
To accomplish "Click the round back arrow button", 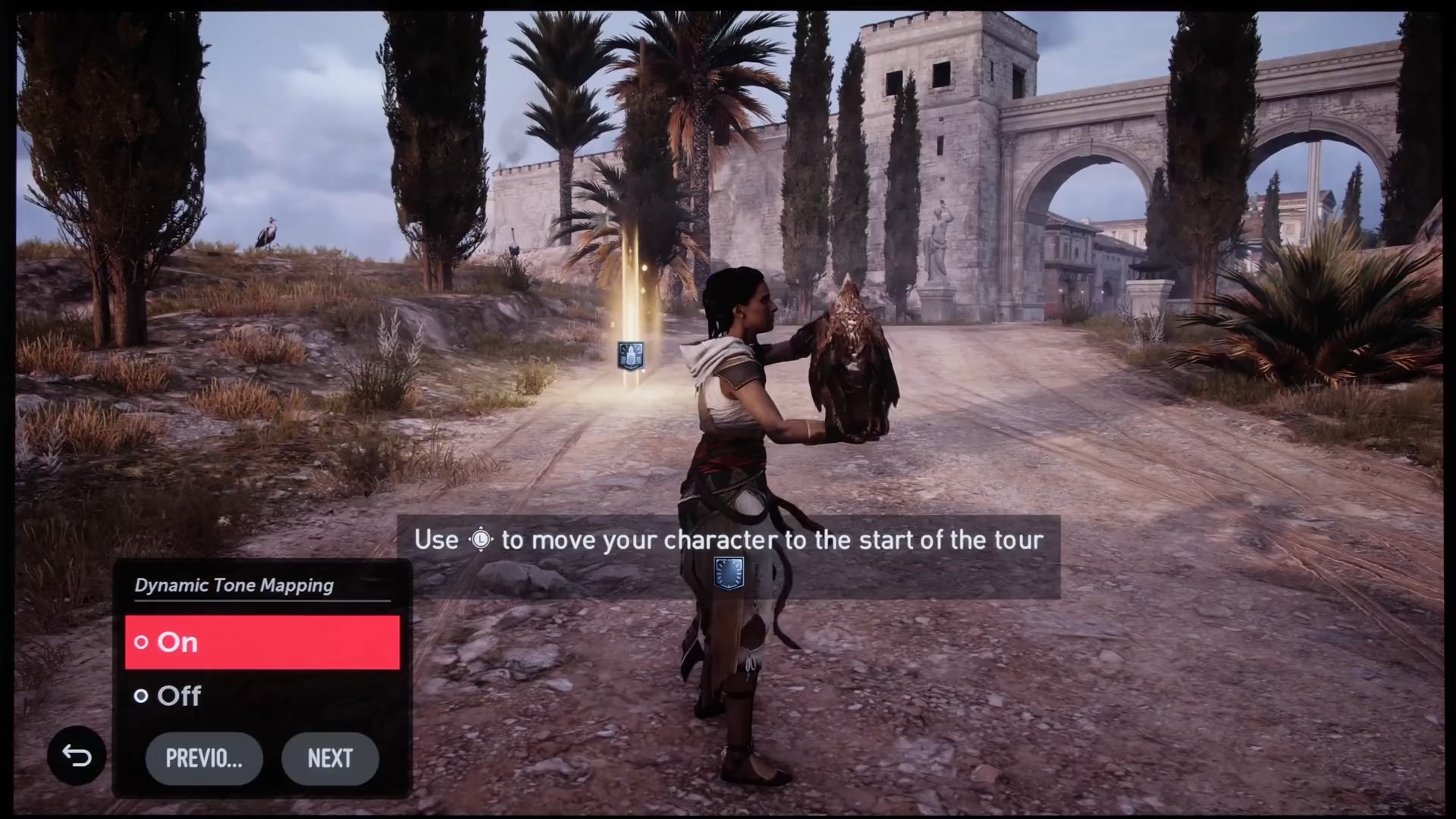I will [77, 755].
